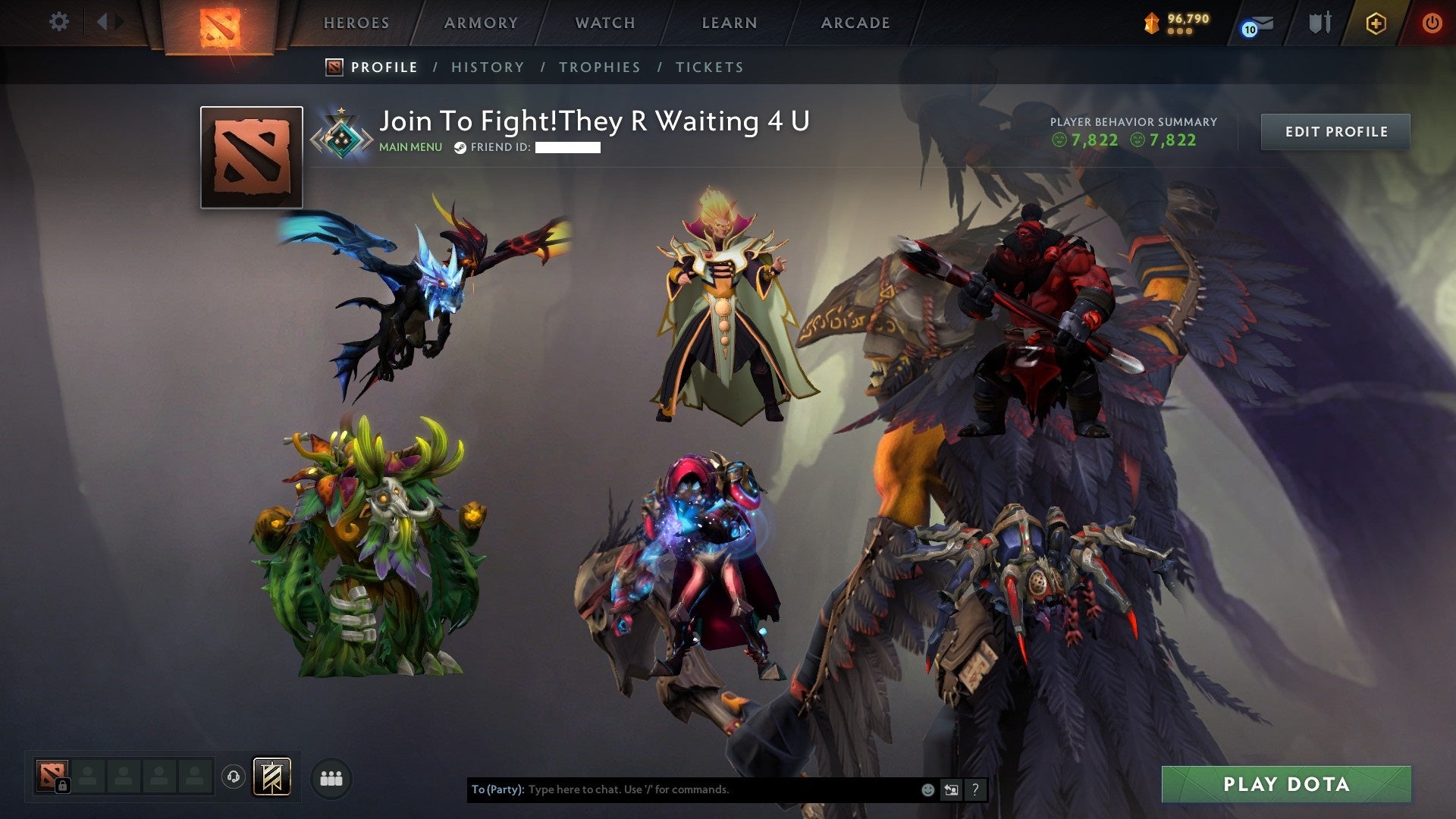Click inside the party chat input field
Image resolution: width=1456 pixels, height=819 pixels.
click(x=682, y=789)
